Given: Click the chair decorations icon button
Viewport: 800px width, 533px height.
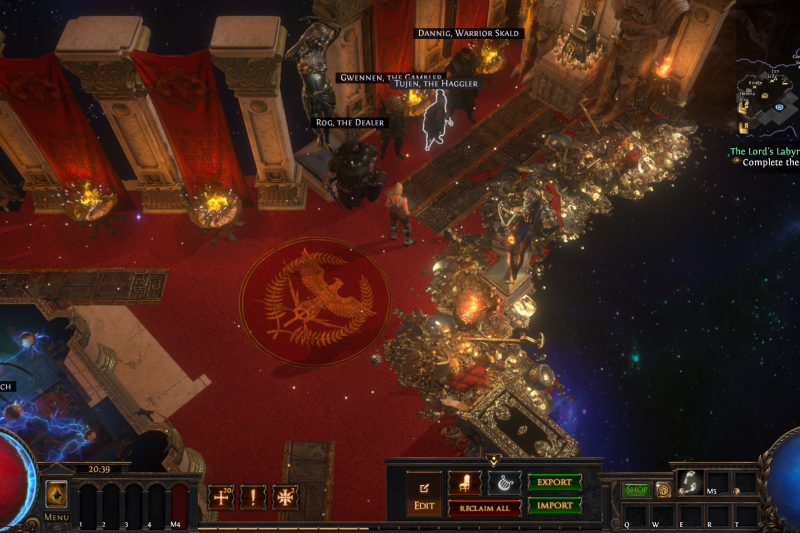Looking at the screenshot, I should tap(465, 483).
